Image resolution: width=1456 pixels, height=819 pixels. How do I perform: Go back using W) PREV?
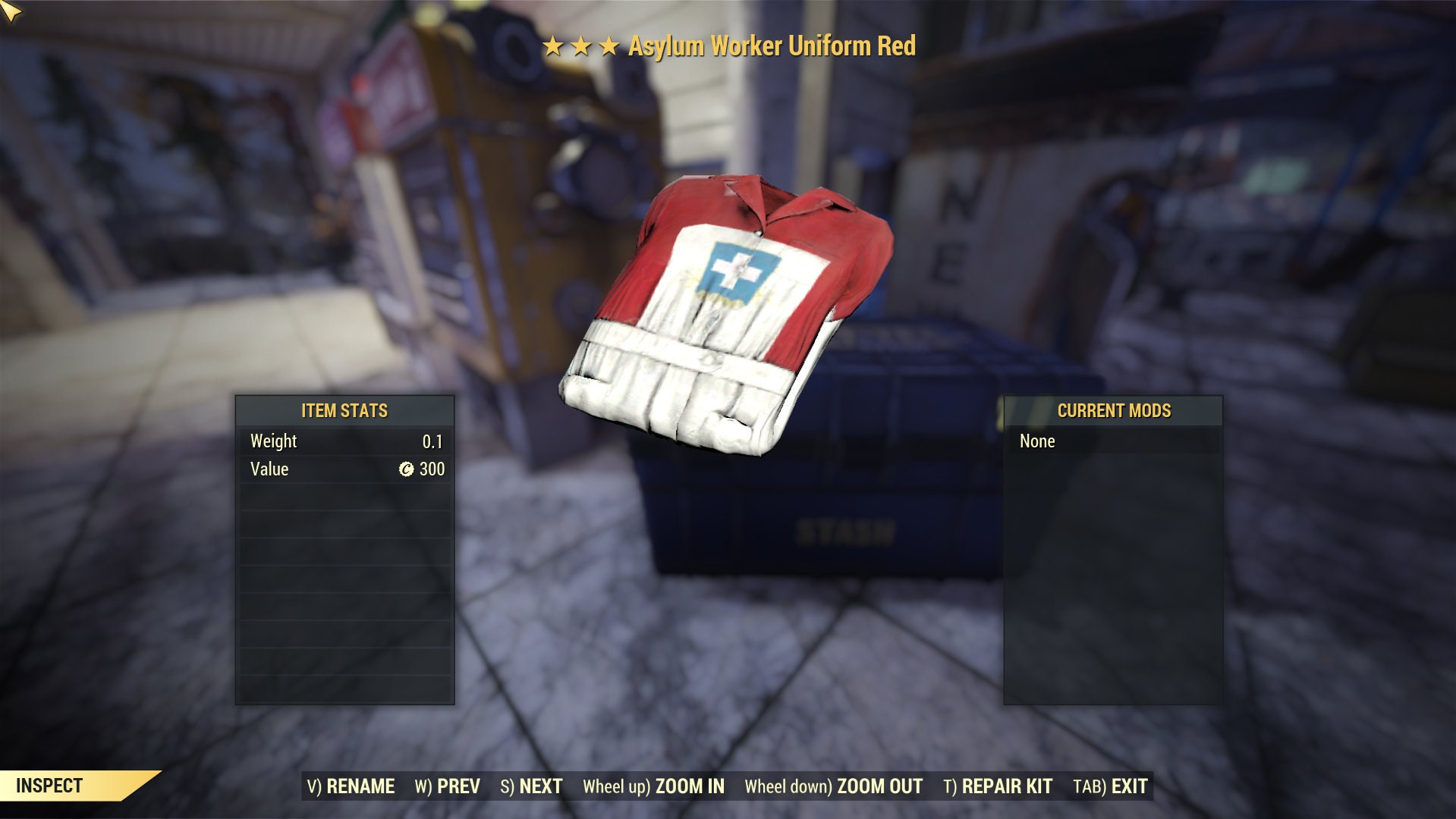[x=448, y=786]
